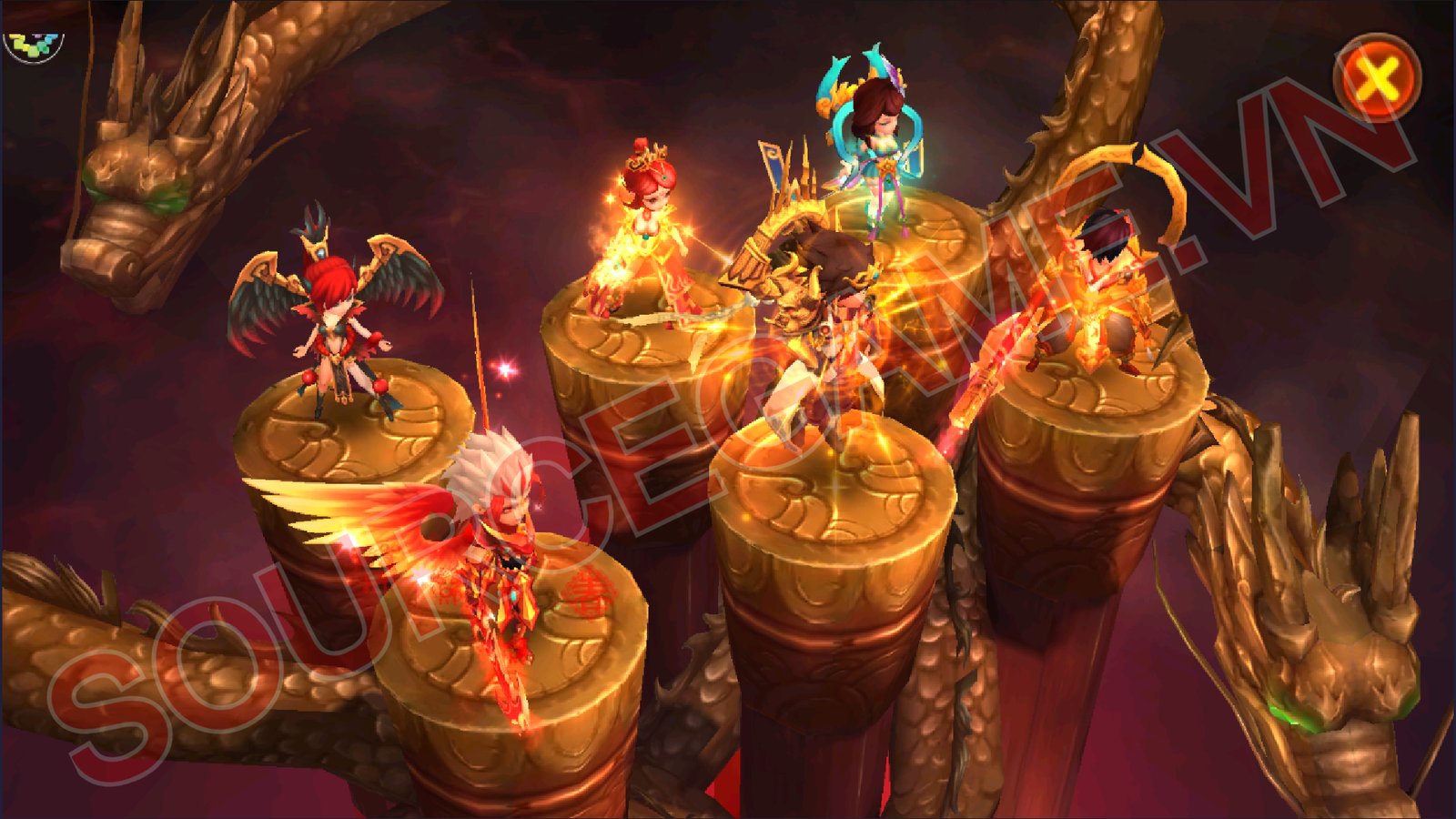Close the hero lineup screen
Image resolution: width=1456 pixels, height=819 pixels.
1377,79
